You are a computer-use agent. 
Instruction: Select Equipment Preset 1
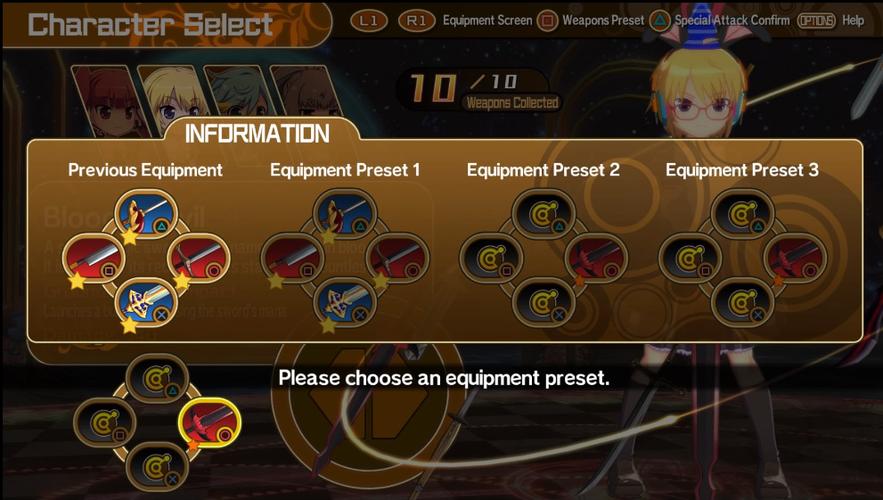[345, 257]
